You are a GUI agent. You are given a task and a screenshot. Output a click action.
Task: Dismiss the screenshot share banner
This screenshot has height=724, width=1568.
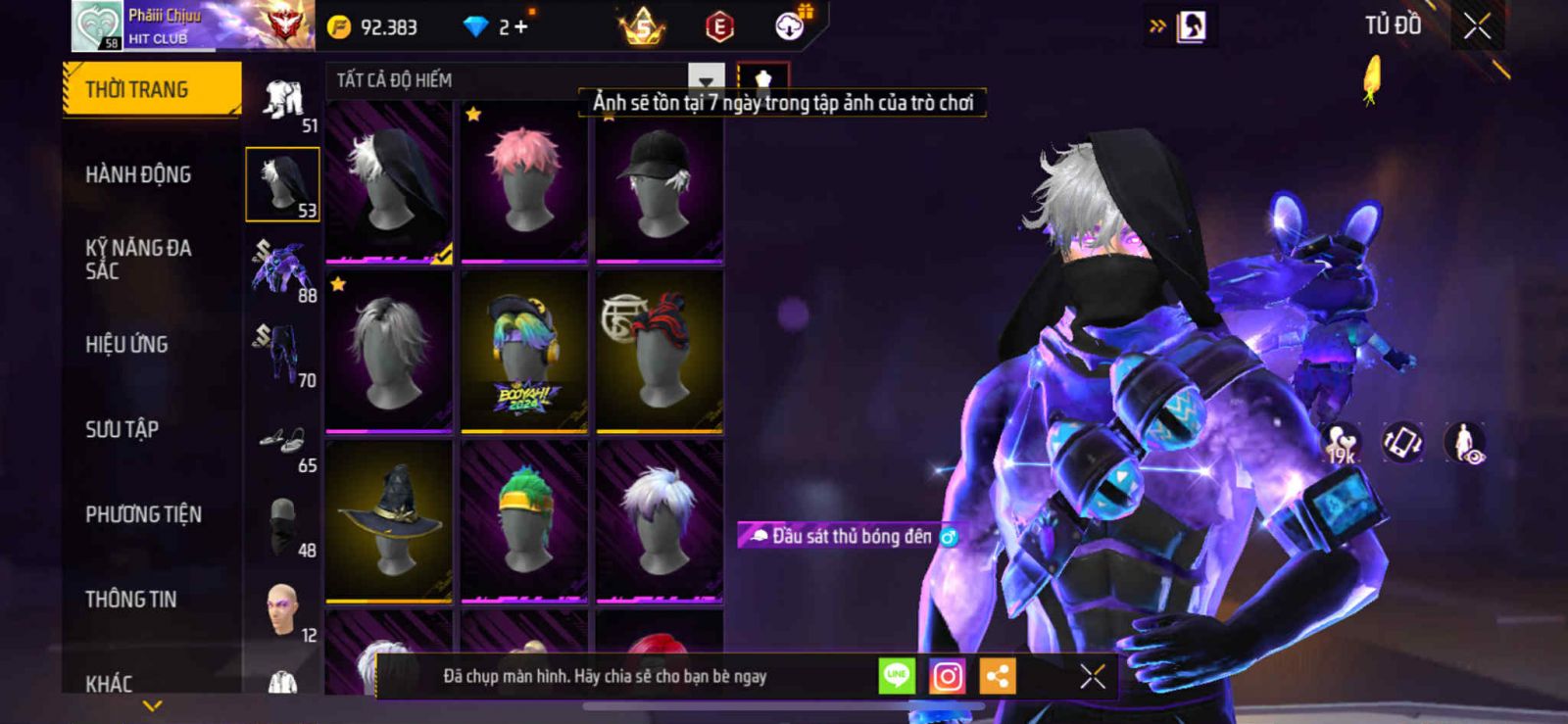click(1093, 676)
